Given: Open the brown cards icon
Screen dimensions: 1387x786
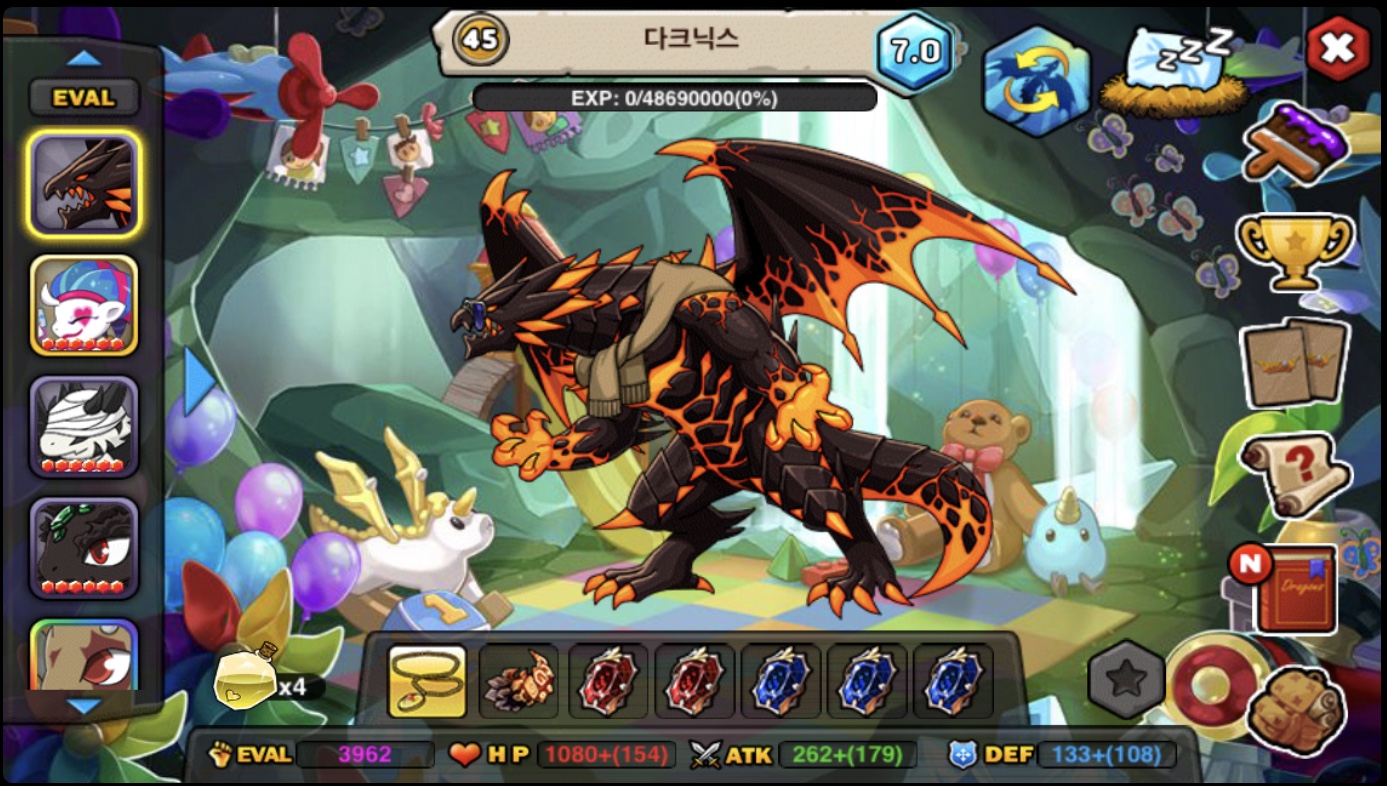Looking at the screenshot, I should [x=1295, y=362].
